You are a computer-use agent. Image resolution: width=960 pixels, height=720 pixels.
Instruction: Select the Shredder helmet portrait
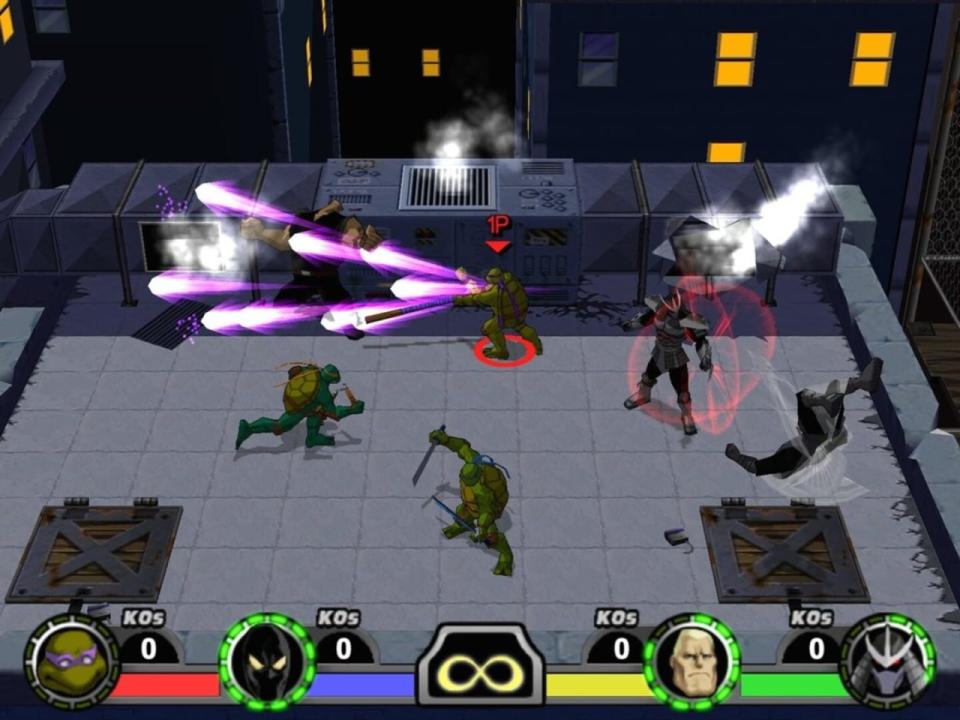[x=887, y=661]
